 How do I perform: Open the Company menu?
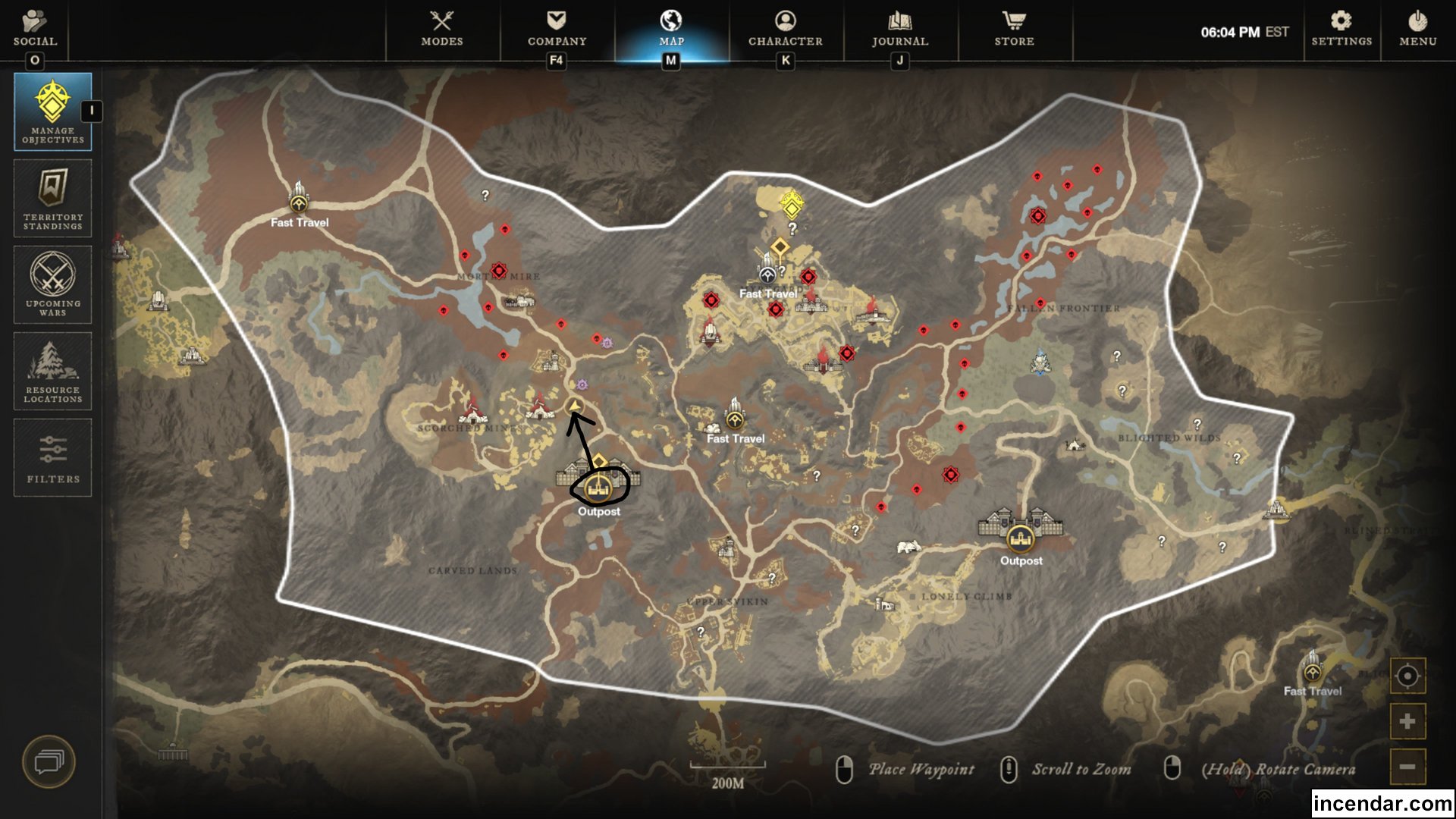[555, 29]
